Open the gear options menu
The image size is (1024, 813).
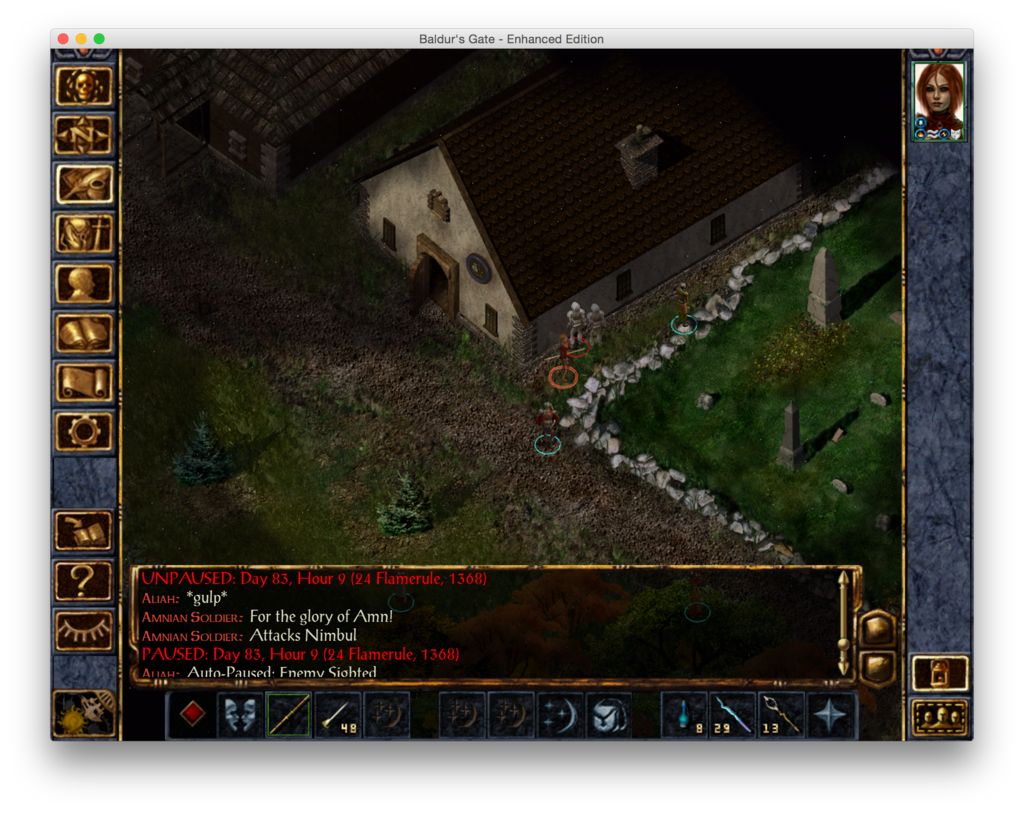(x=84, y=431)
